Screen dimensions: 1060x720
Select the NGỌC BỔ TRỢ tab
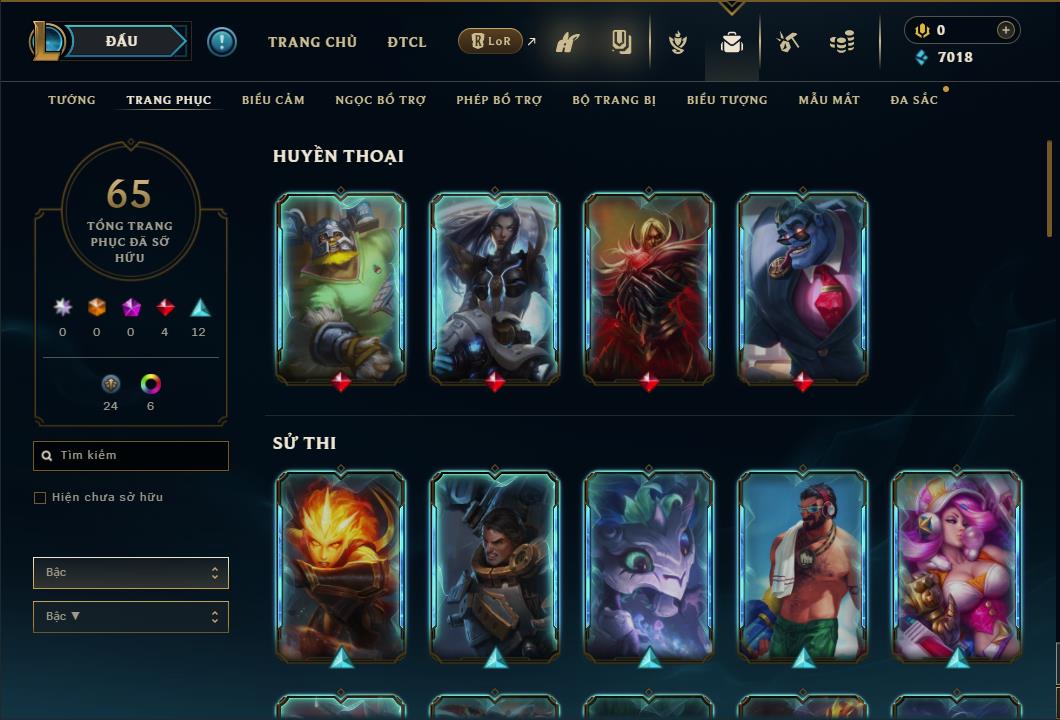tap(380, 100)
